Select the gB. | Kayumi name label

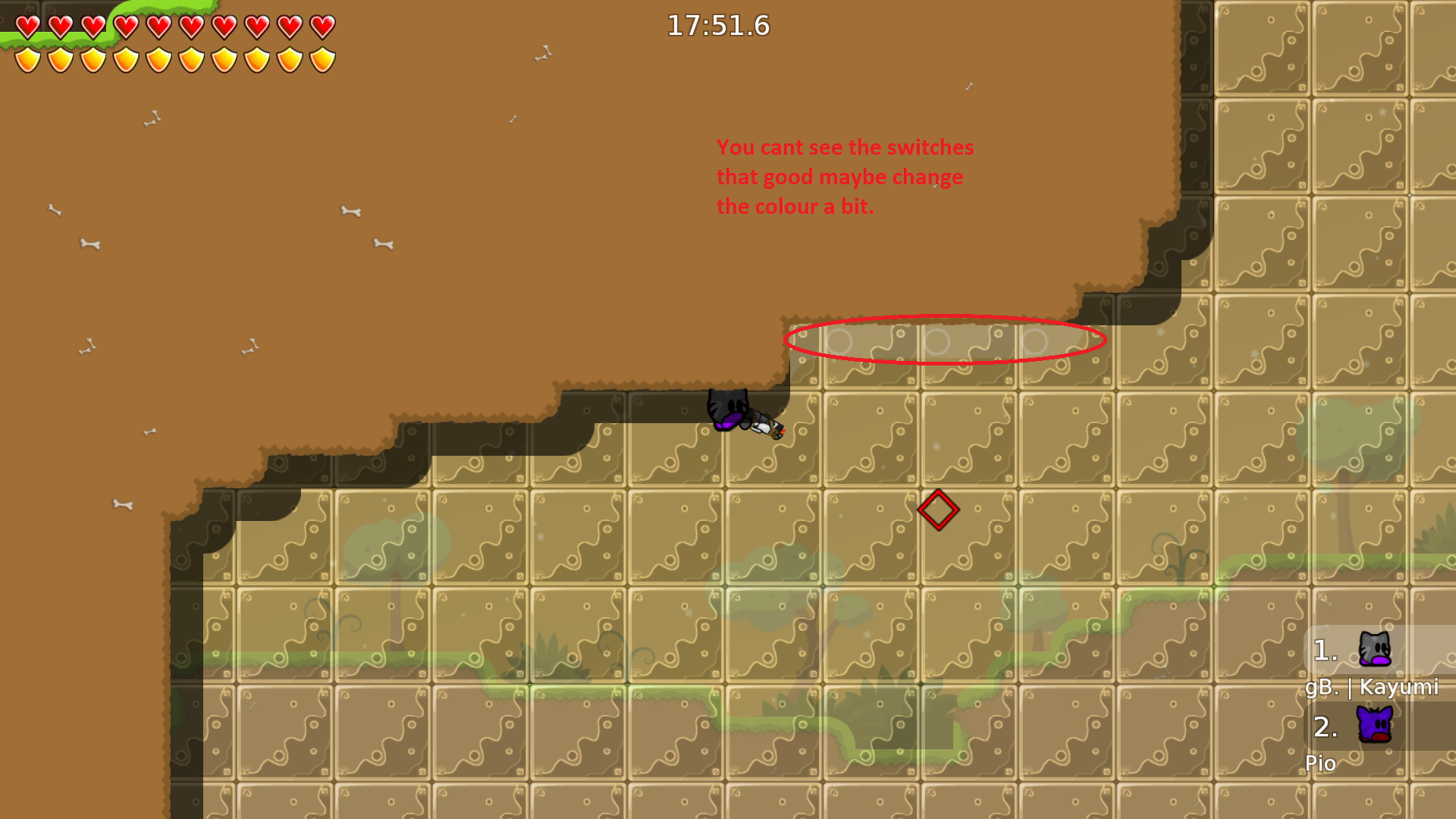coord(1373,689)
